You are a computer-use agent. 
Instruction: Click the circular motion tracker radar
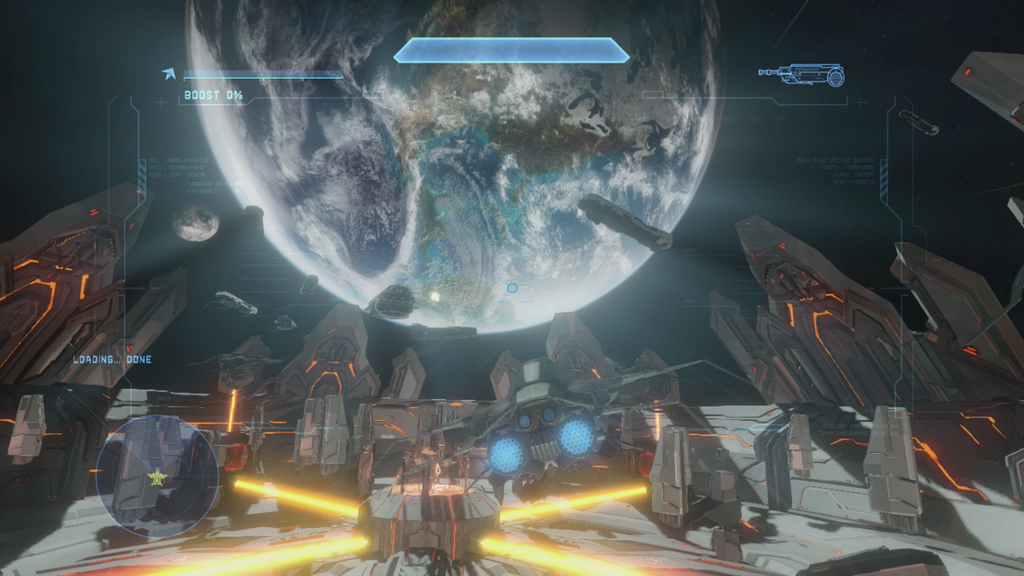pyautogui.click(x=156, y=475)
